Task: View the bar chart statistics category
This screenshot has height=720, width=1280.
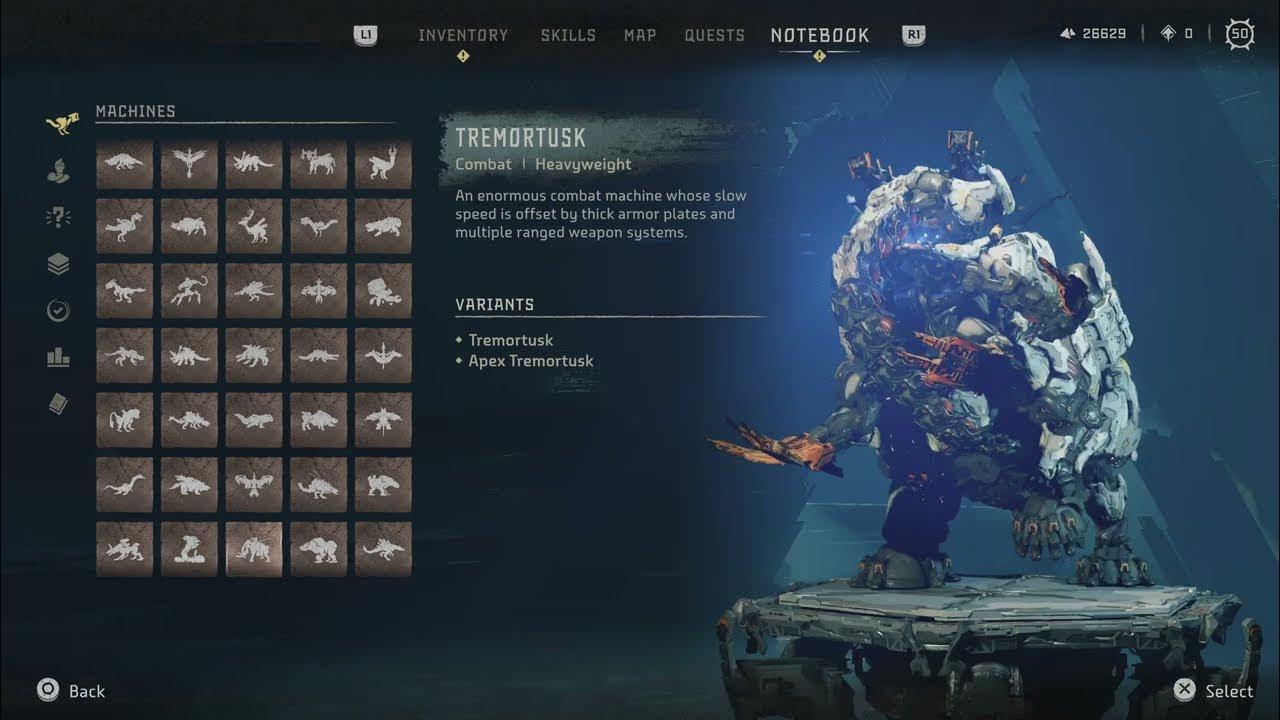Action: pos(59,357)
